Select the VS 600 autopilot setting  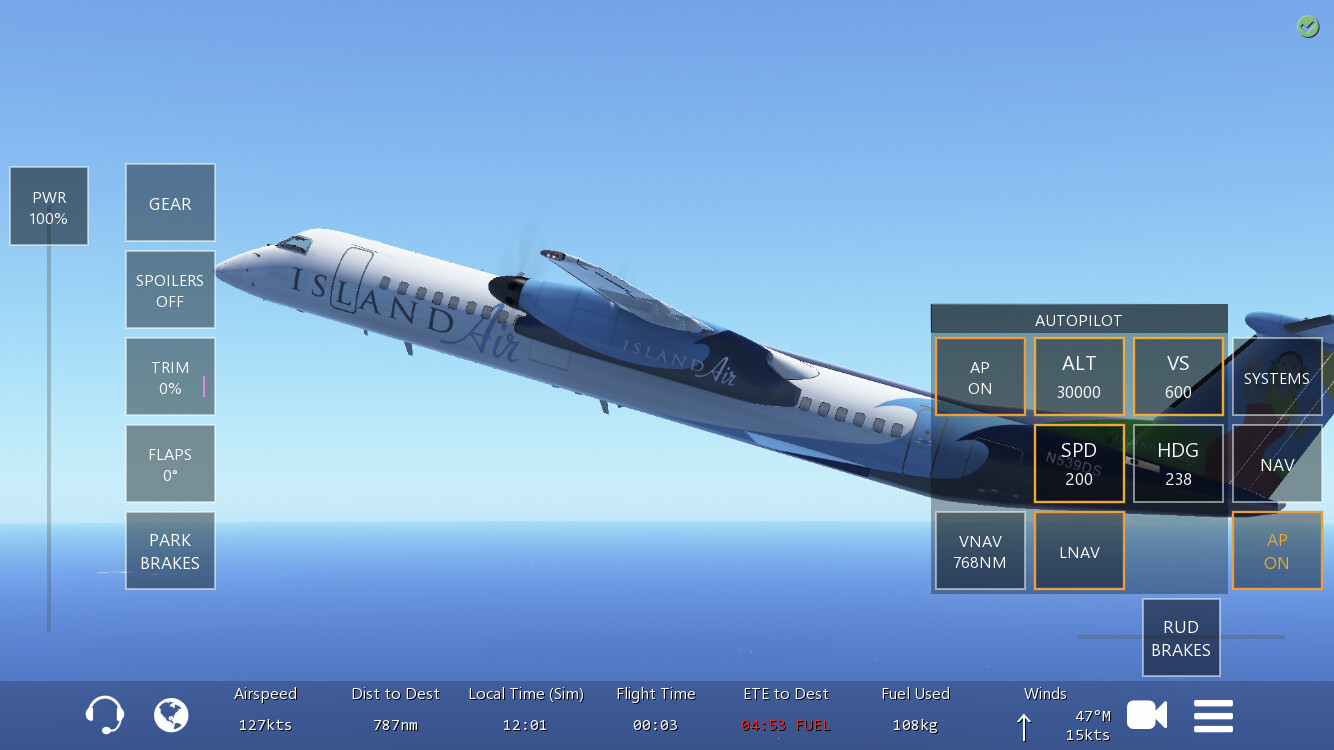[1178, 377]
